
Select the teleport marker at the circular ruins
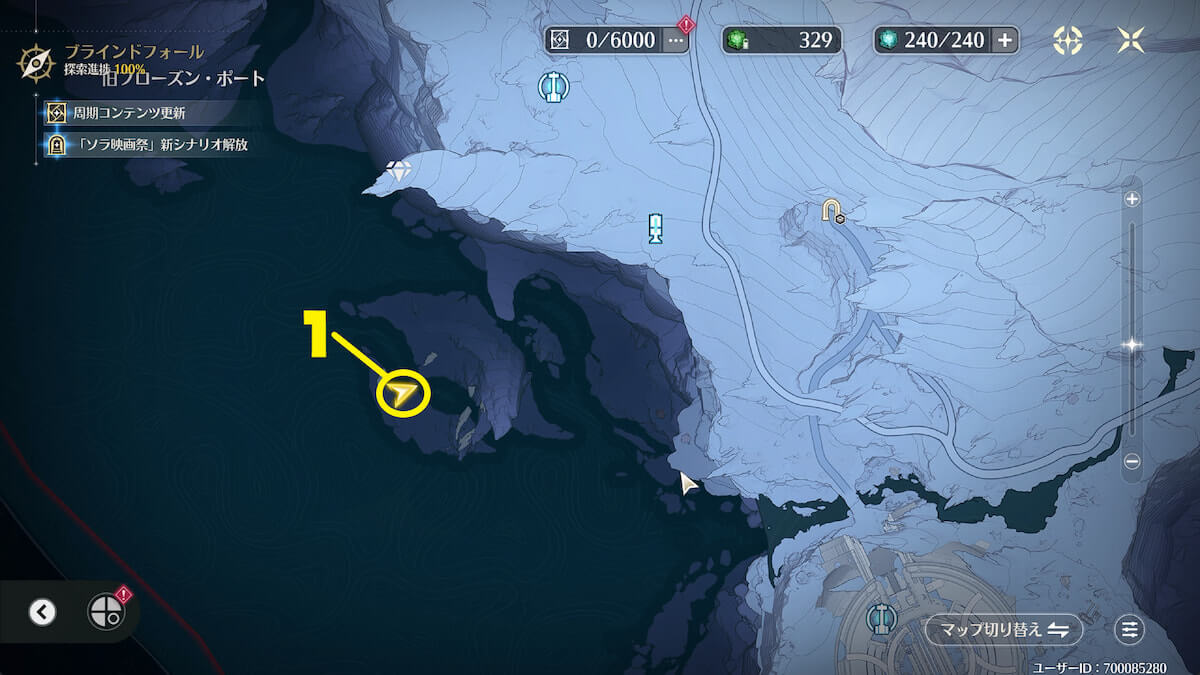[881, 618]
